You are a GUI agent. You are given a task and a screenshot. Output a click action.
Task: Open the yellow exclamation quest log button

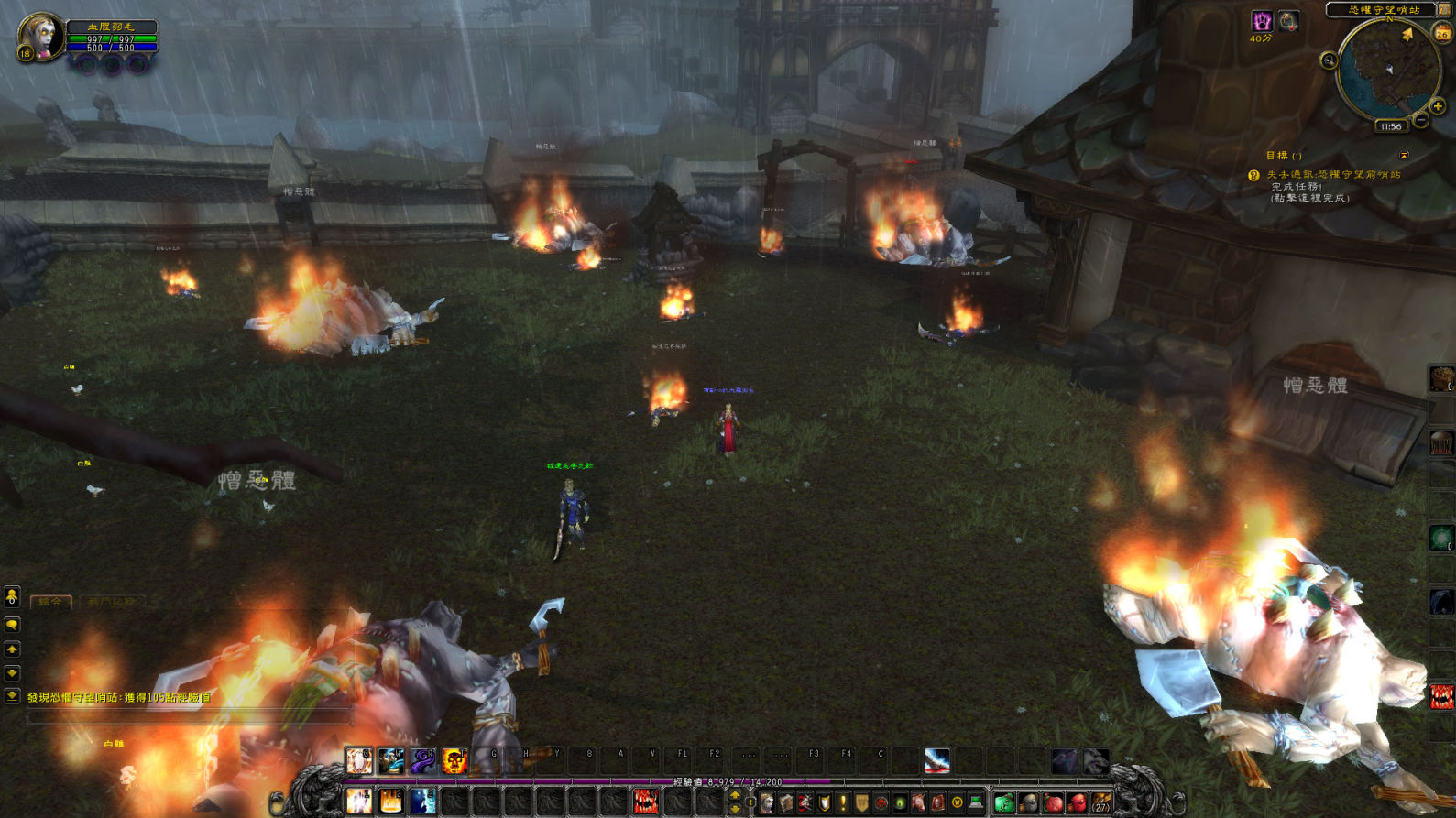point(843,803)
